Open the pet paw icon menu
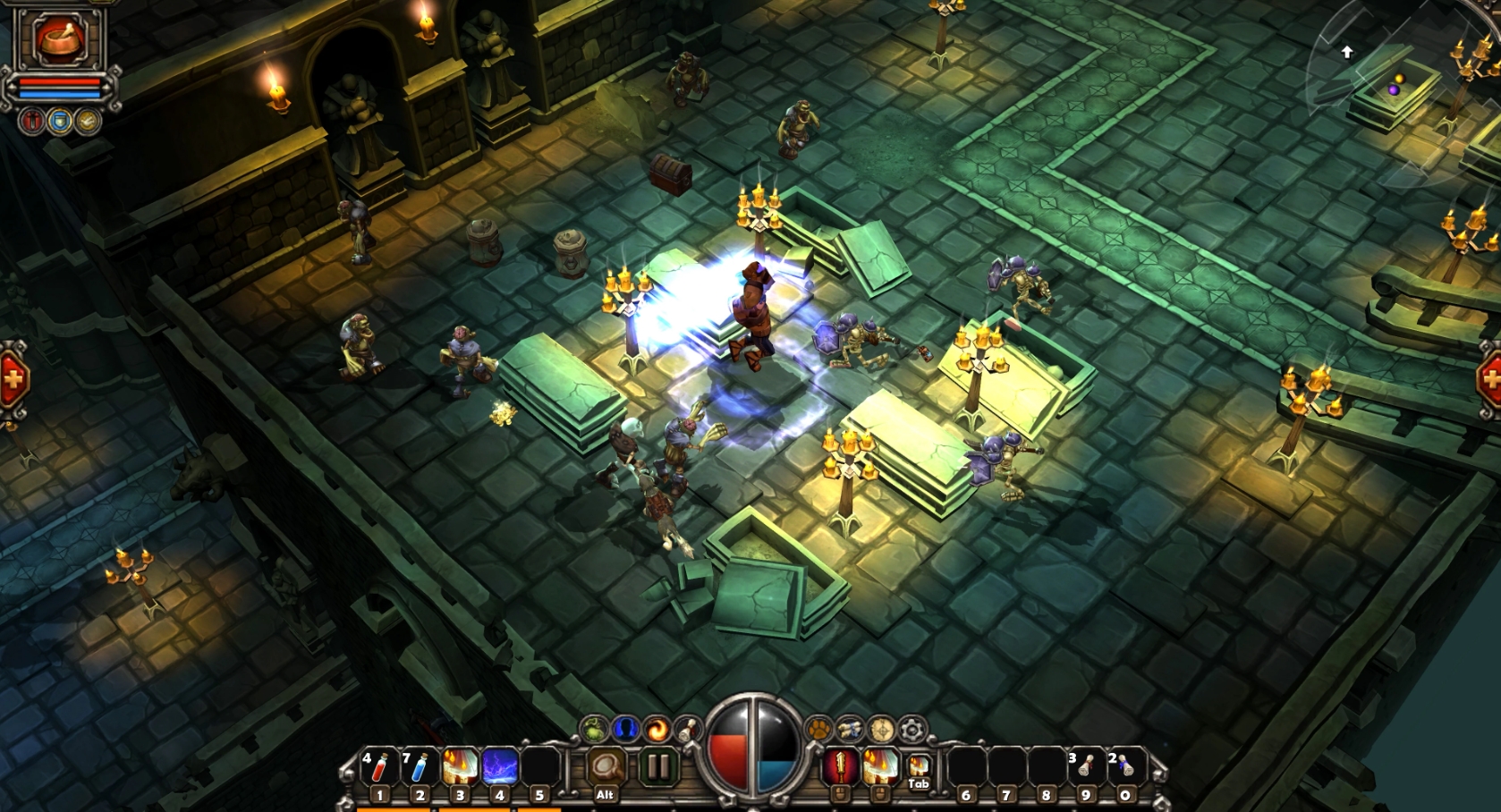Image resolution: width=1501 pixels, height=812 pixels. click(818, 730)
